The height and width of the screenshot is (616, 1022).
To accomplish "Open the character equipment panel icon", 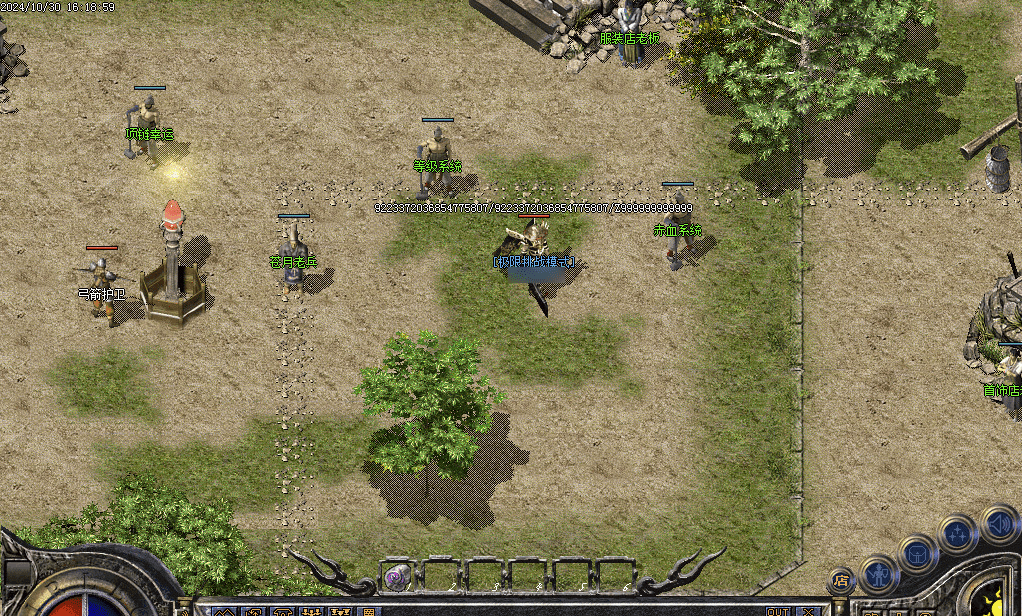I will 880,575.
